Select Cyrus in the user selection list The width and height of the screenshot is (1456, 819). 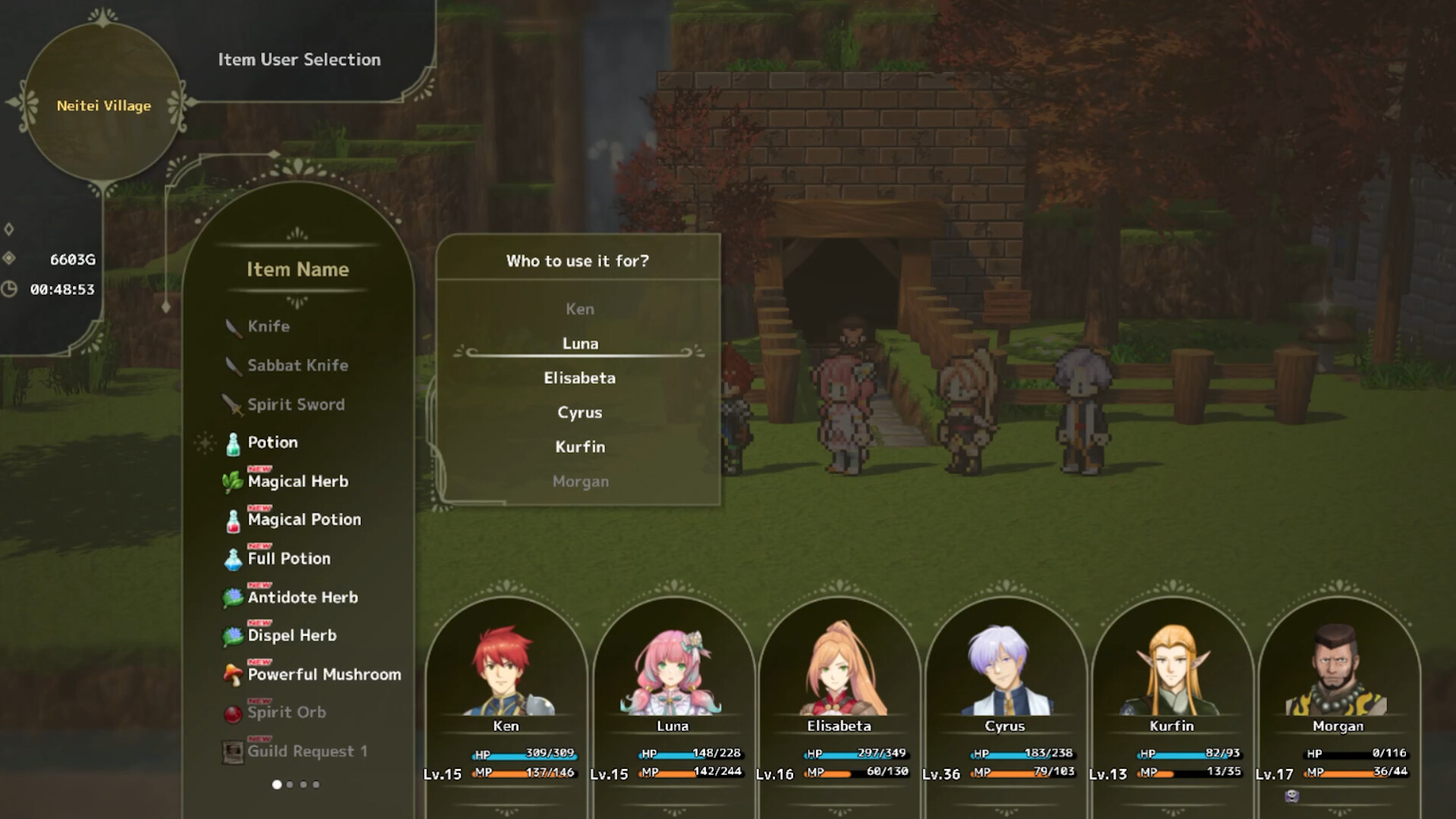click(580, 412)
